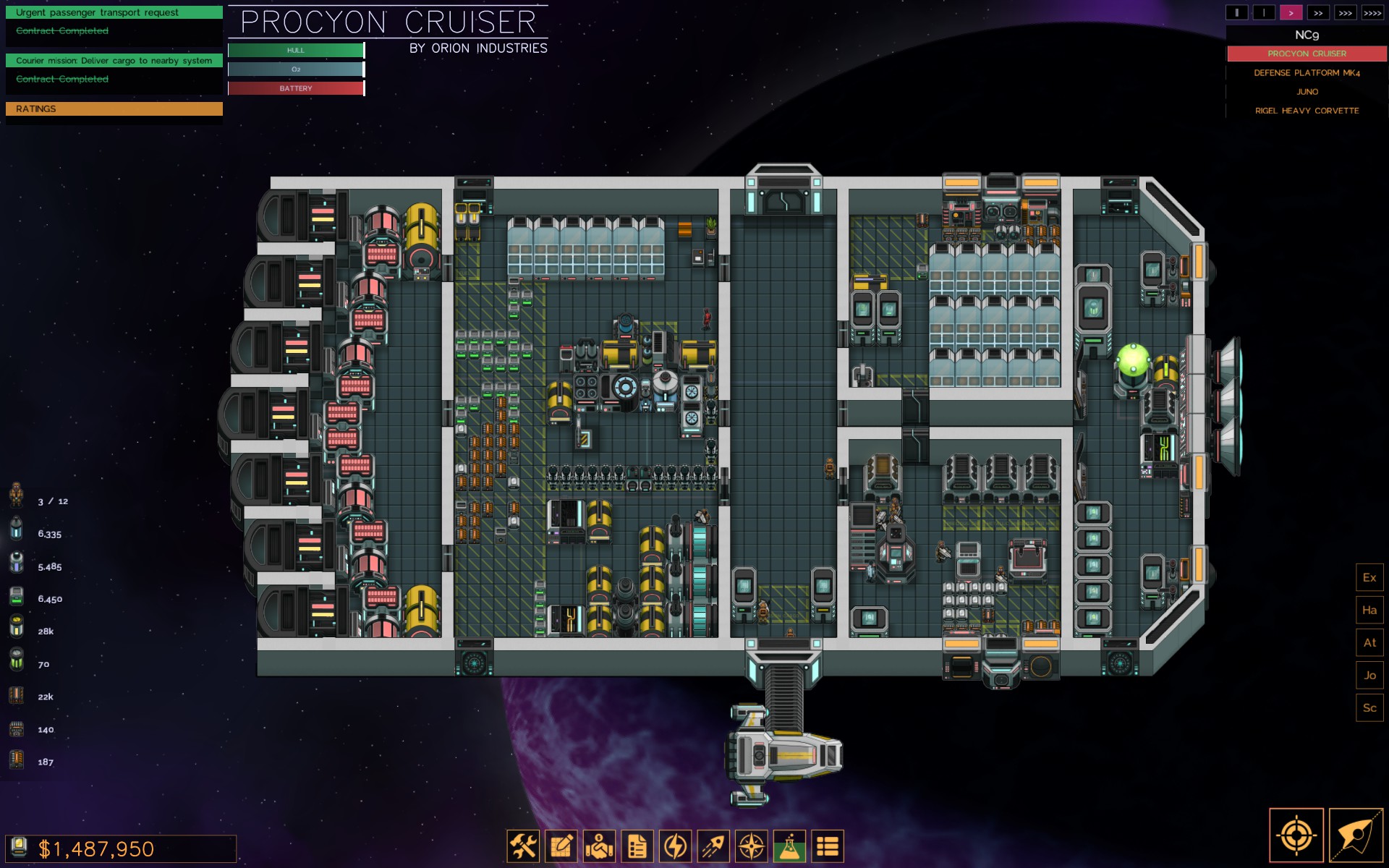This screenshot has height=868, width=1389.
Task: Click the crosshair target button
Action: tap(1296, 836)
